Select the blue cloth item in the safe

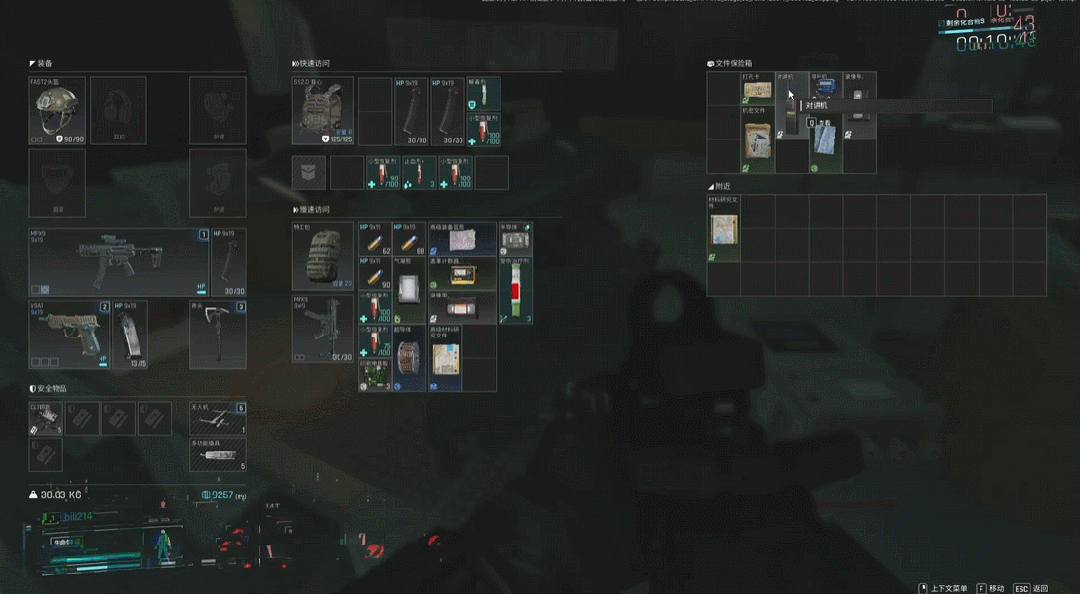(x=824, y=142)
